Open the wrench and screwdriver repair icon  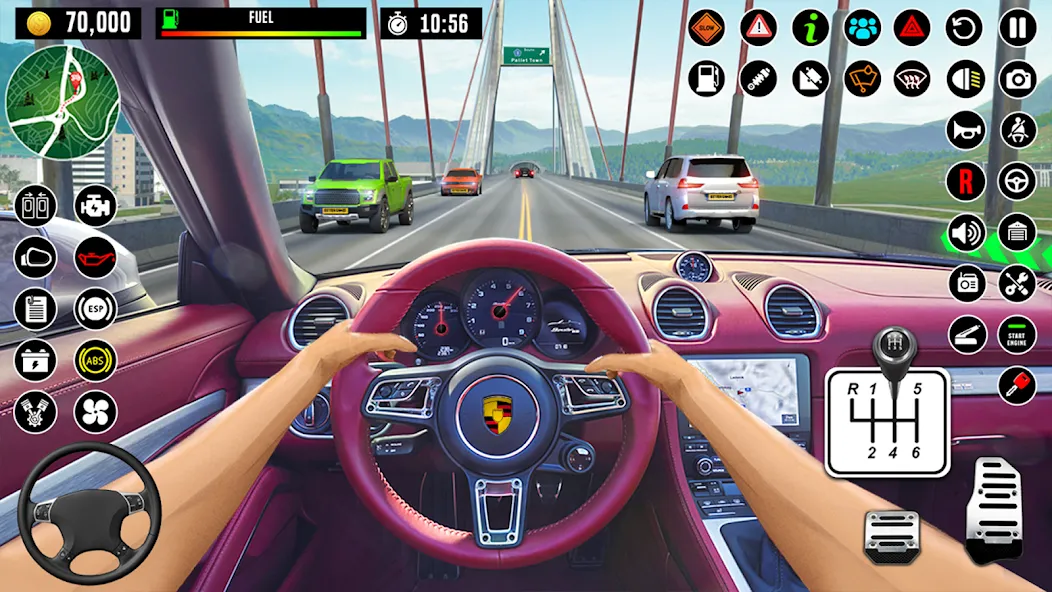1018,283
